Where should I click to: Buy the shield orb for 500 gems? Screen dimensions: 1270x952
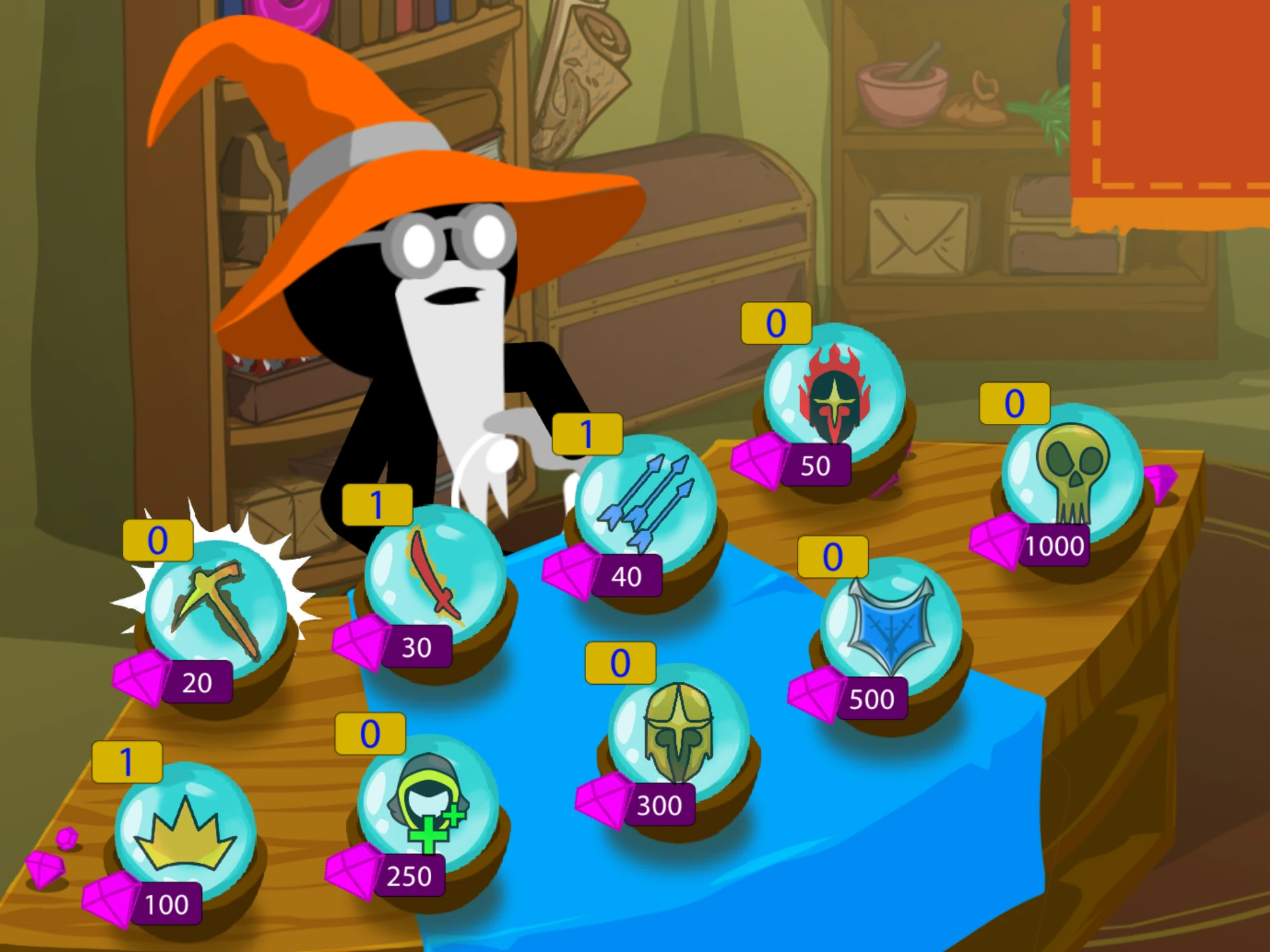[x=876, y=698]
